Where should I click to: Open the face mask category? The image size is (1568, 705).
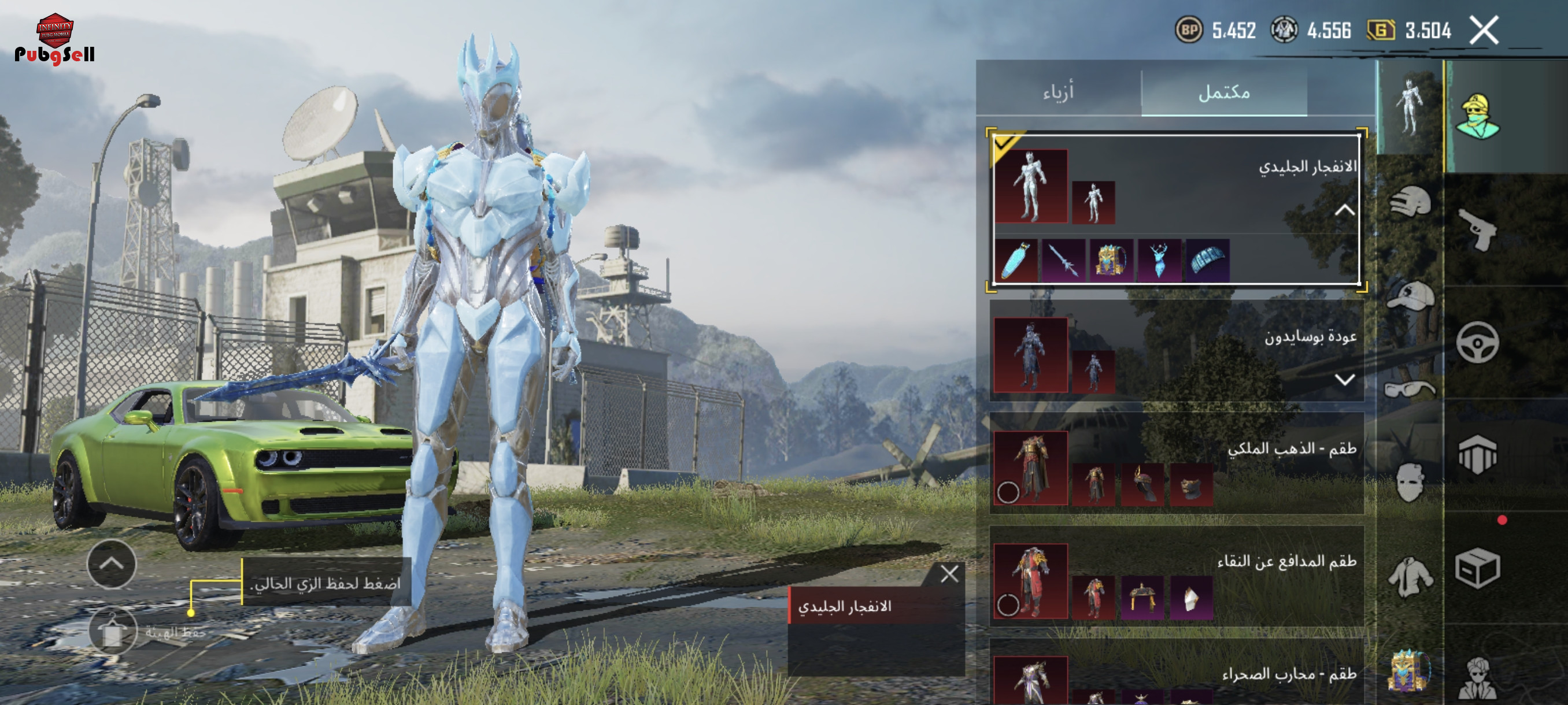pyautogui.click(x=1410, y=482)
